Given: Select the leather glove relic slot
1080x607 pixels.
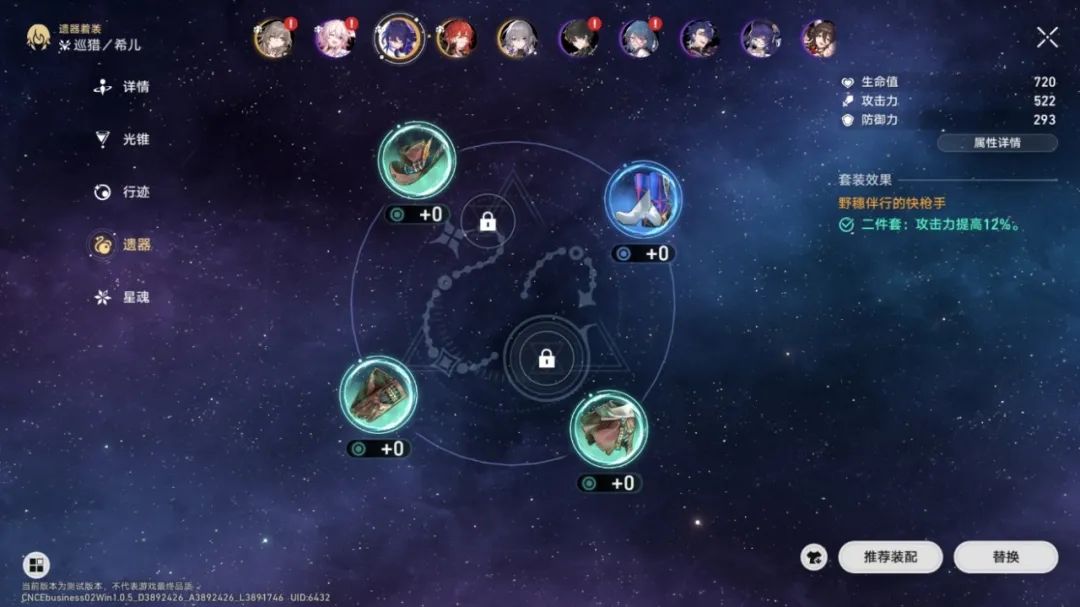Looking at the screenshot, I should [x=378, y=395].
